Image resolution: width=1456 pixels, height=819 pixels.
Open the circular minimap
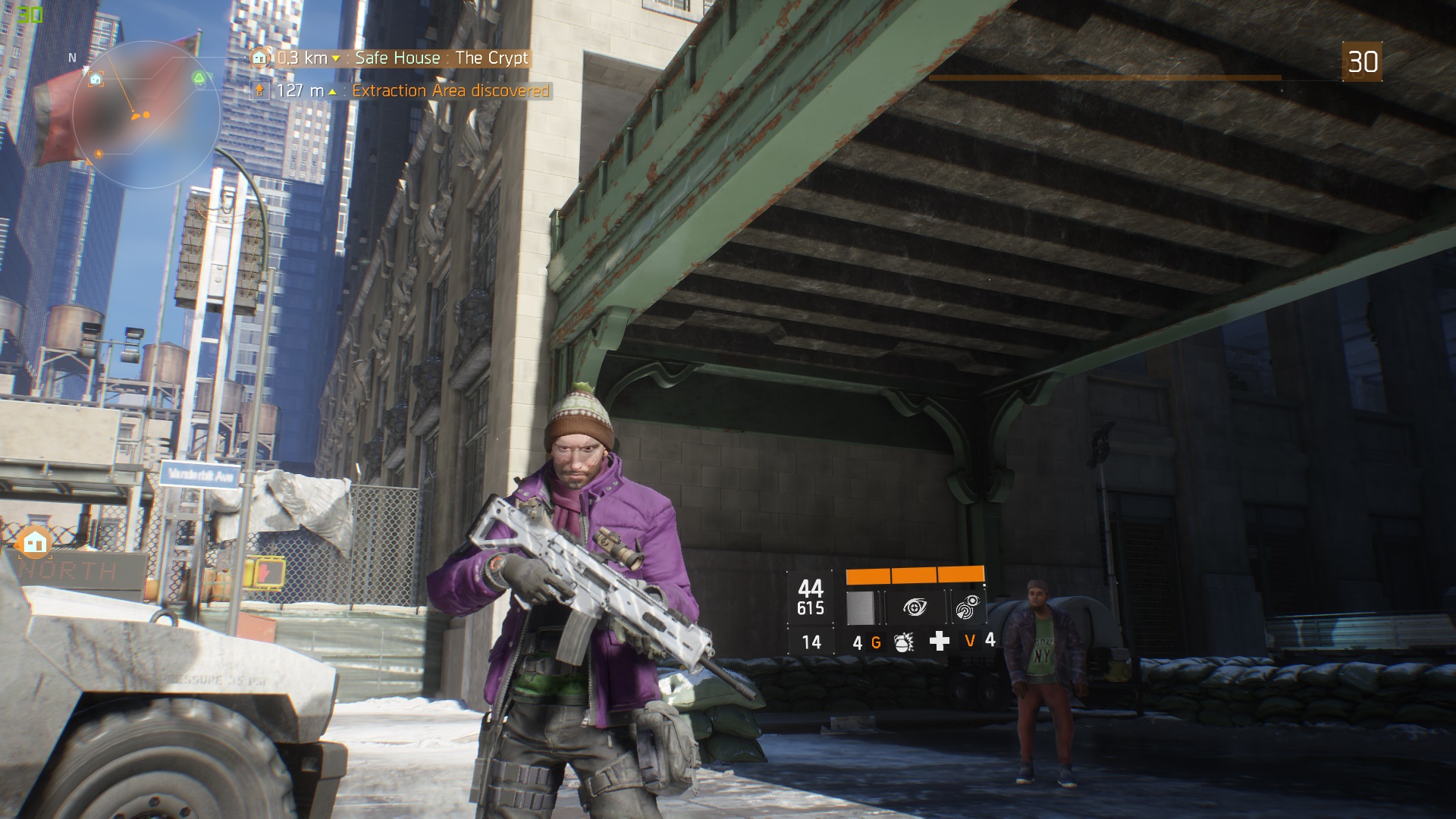click(146, 115)
